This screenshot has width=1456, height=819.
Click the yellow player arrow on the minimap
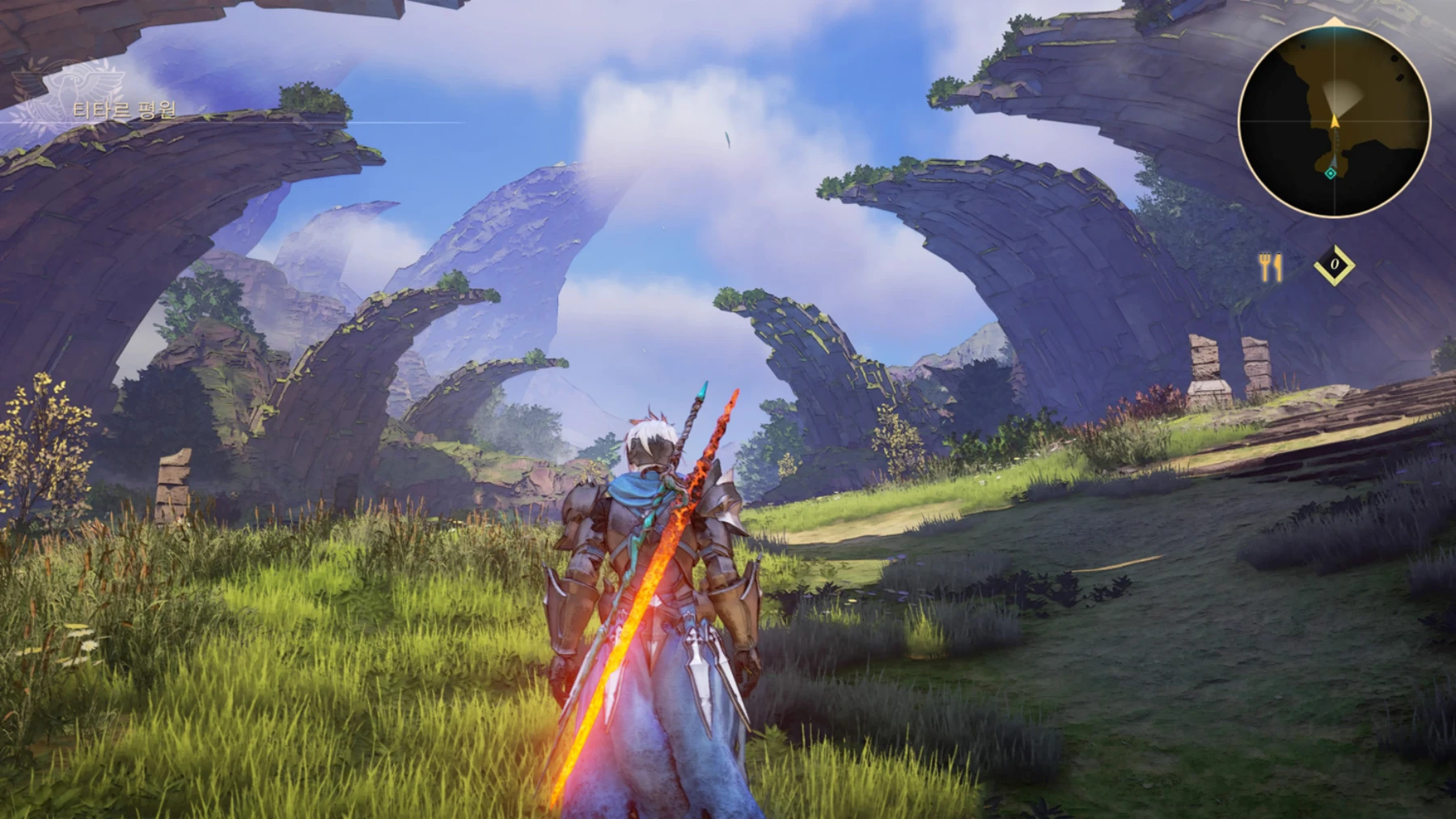1334,121
